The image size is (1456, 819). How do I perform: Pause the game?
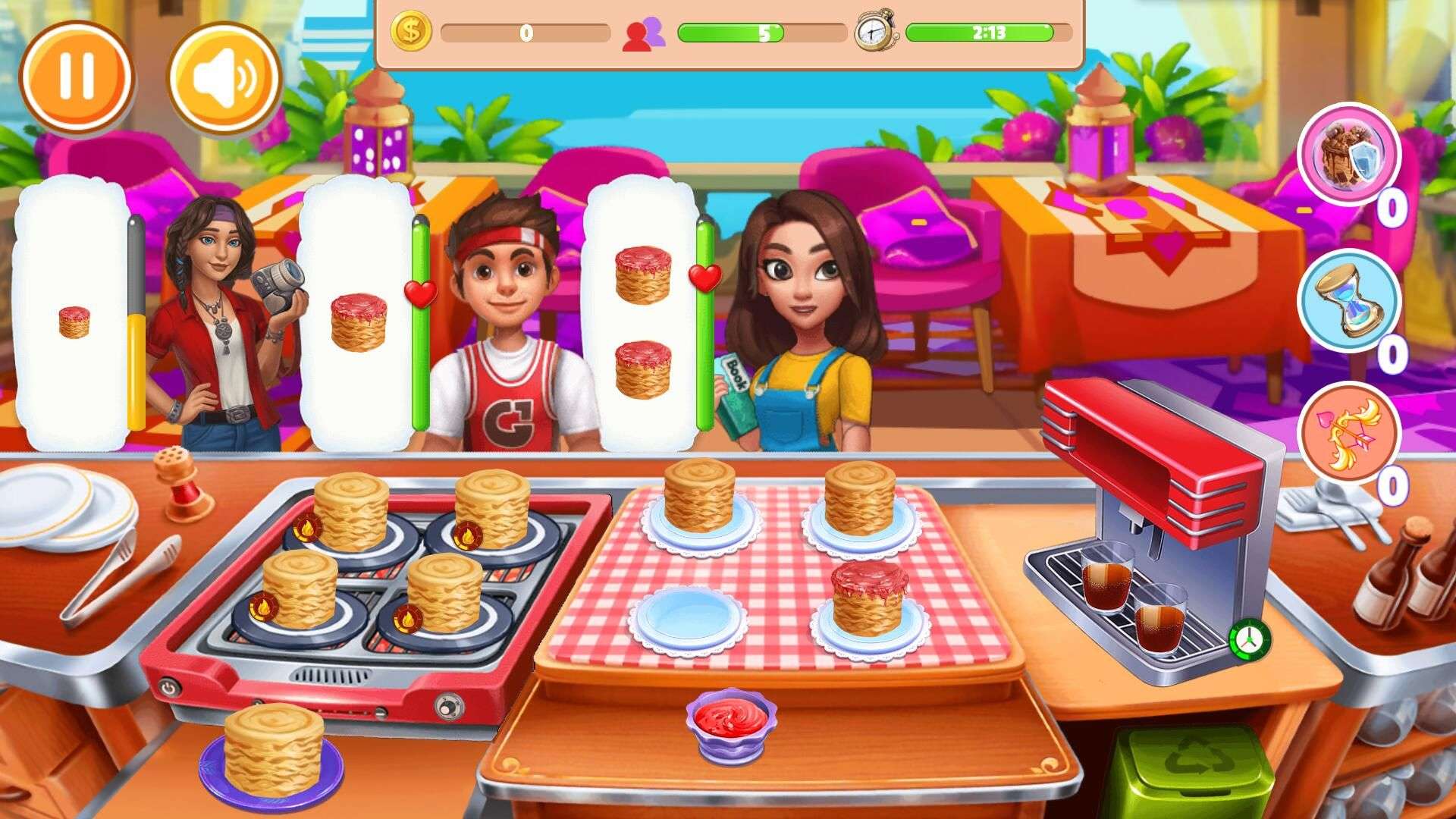[76, 77]
